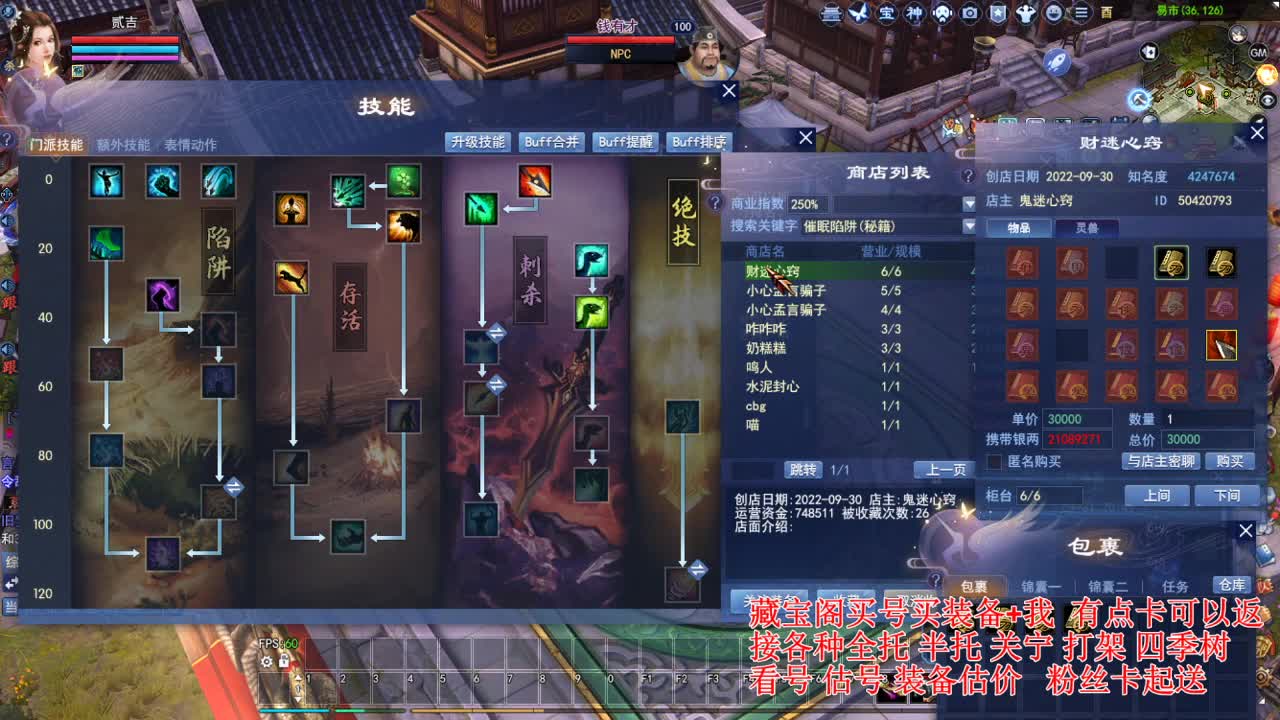Image resolution: width=1280 pixels, height=720 pixels.
Task: Click the highlighted secret book item in shop grid
Action: pos(1171,263)
